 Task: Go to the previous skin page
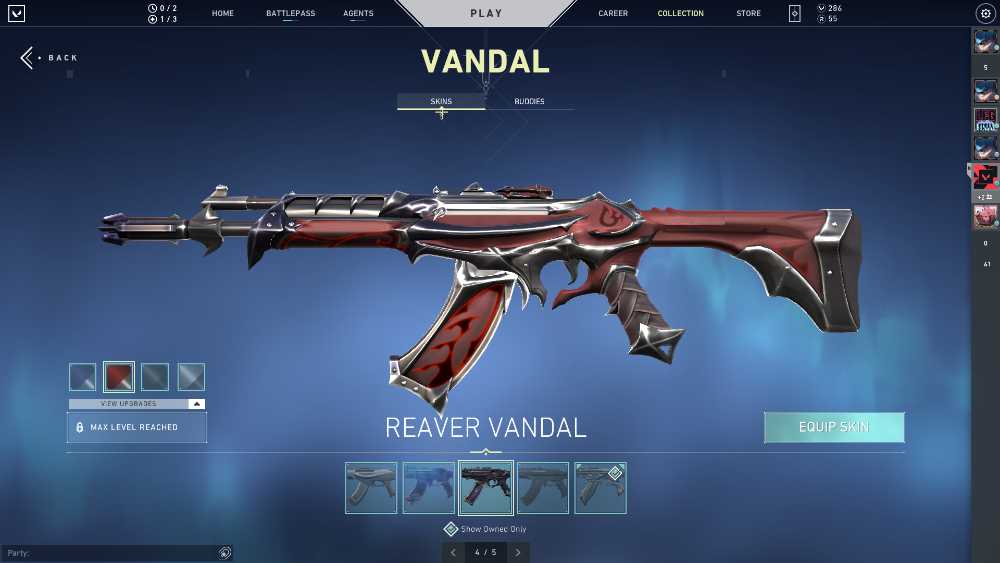point(453,552)
